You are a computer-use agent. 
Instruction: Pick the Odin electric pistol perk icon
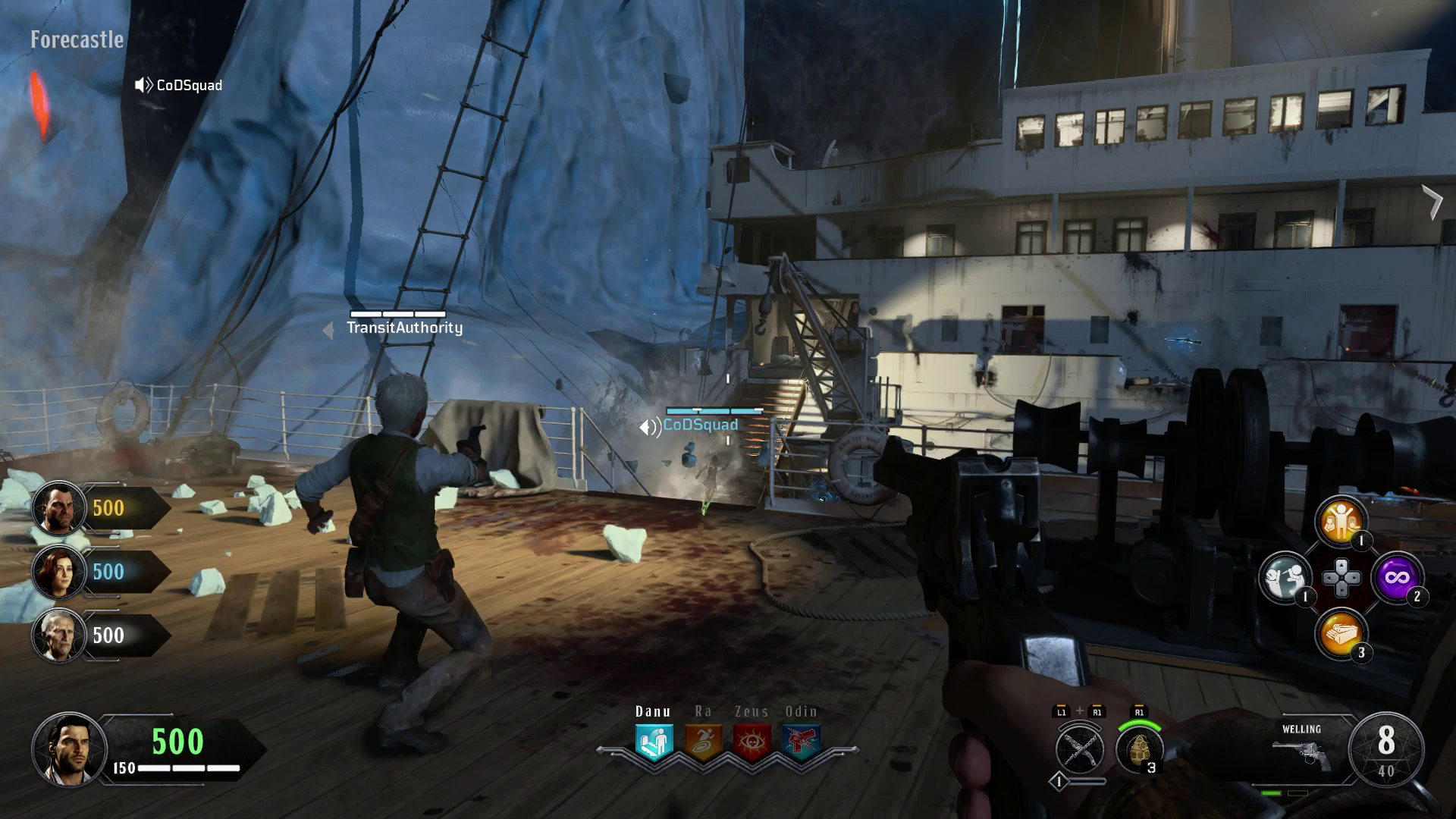tap(801, 742)
